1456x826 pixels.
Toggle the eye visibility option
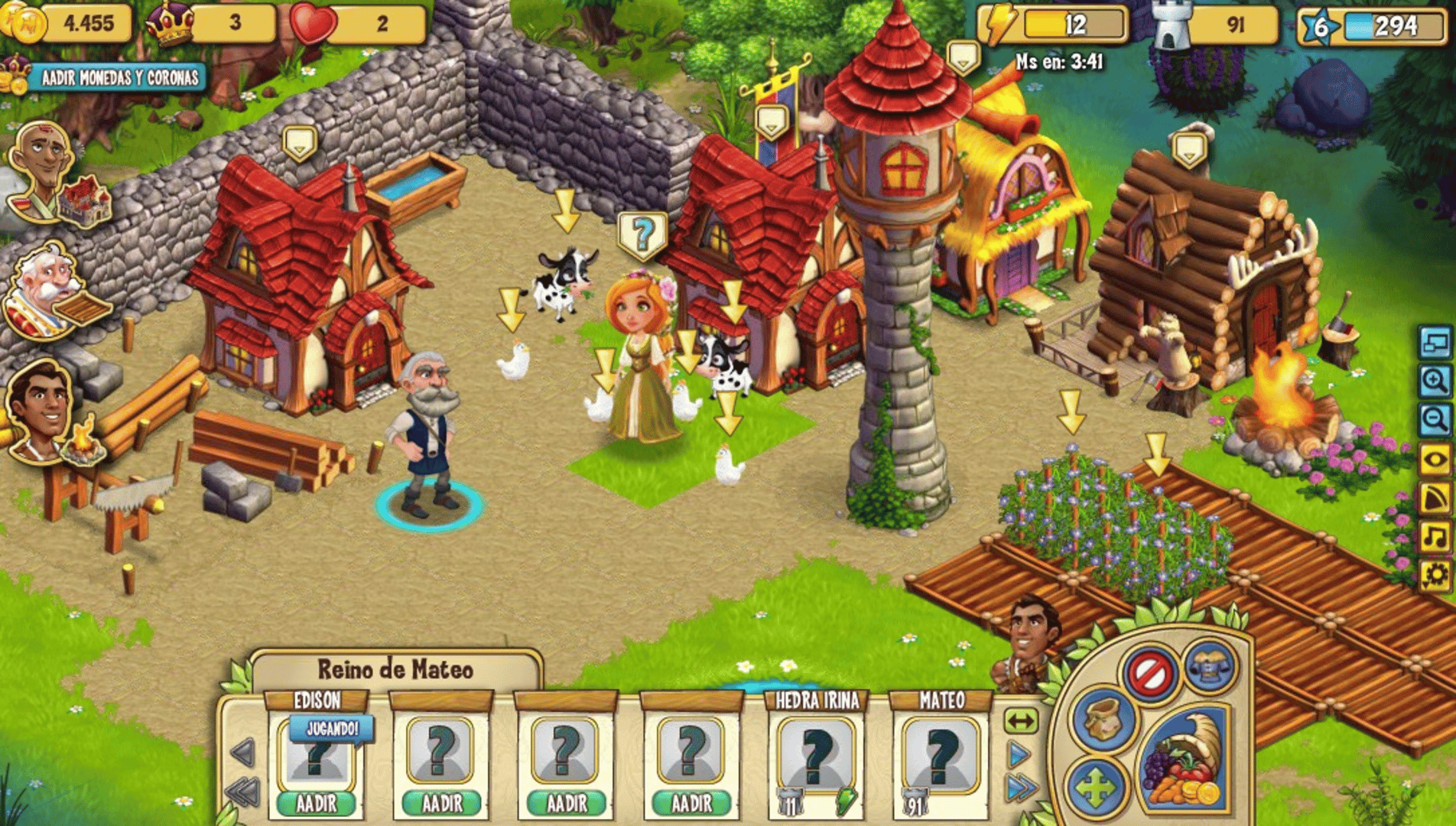click(1435, 460)
